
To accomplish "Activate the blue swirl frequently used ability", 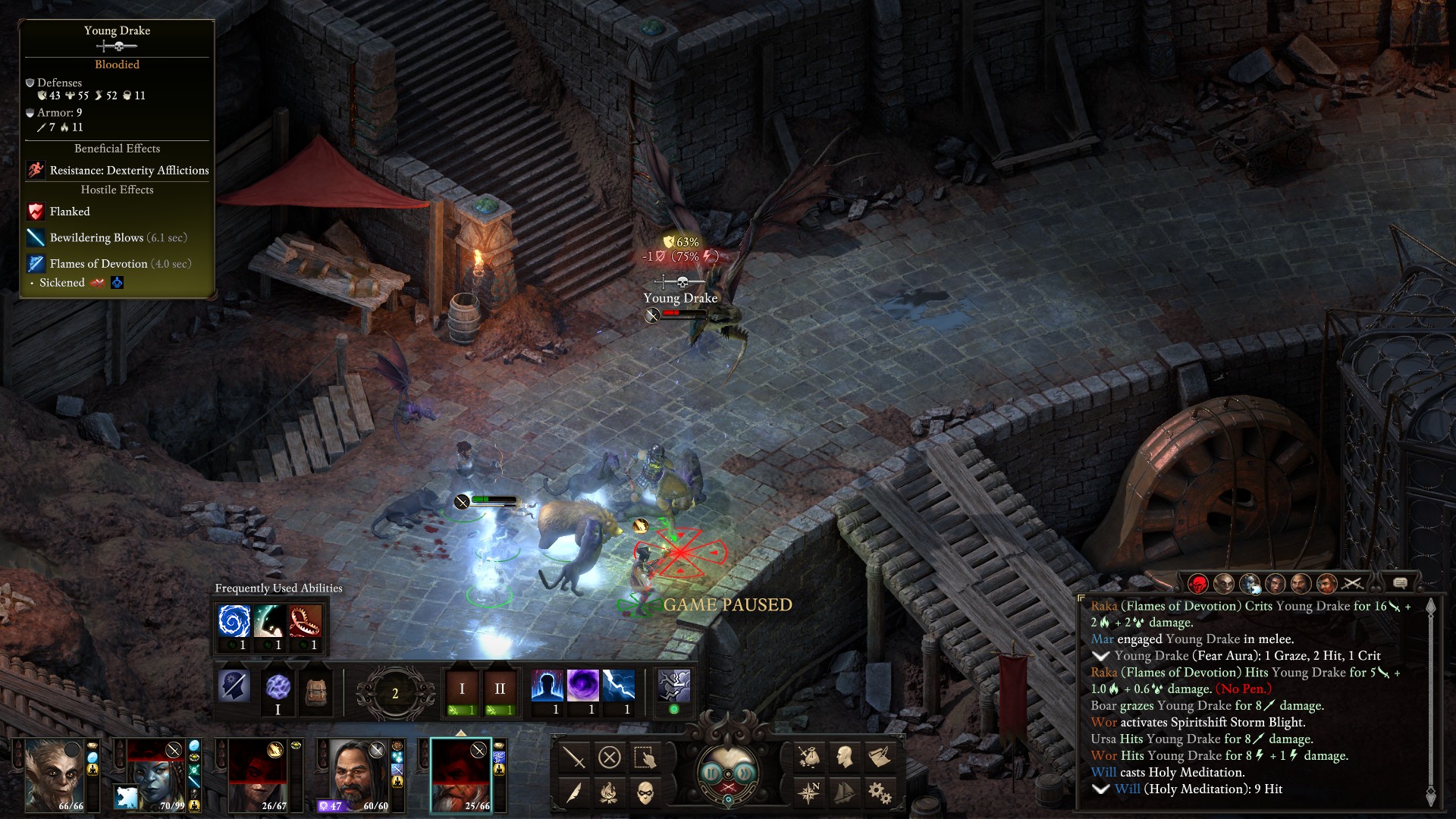I will point(234,621).
